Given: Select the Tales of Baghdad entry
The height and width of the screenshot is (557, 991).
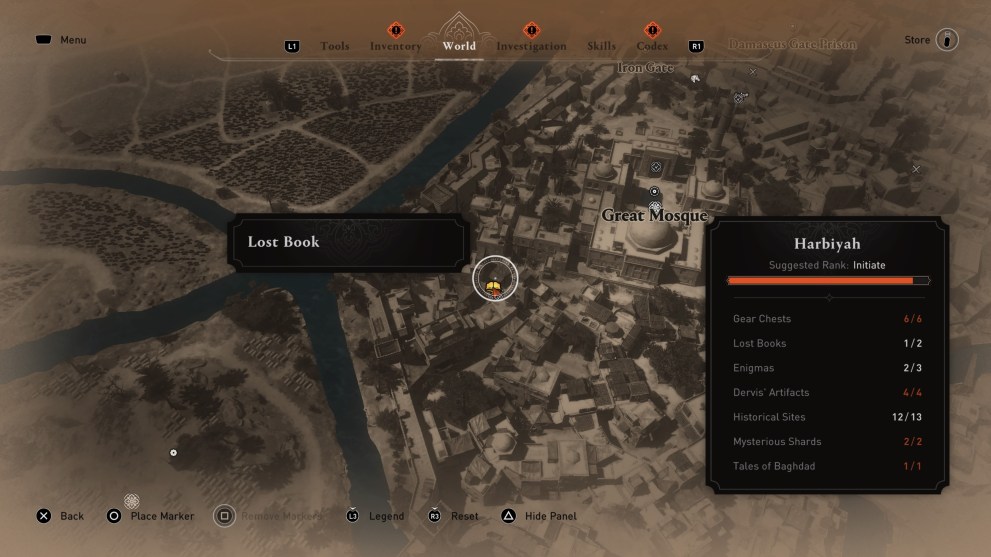Looking at the screenshot, I should click(828, 466).
